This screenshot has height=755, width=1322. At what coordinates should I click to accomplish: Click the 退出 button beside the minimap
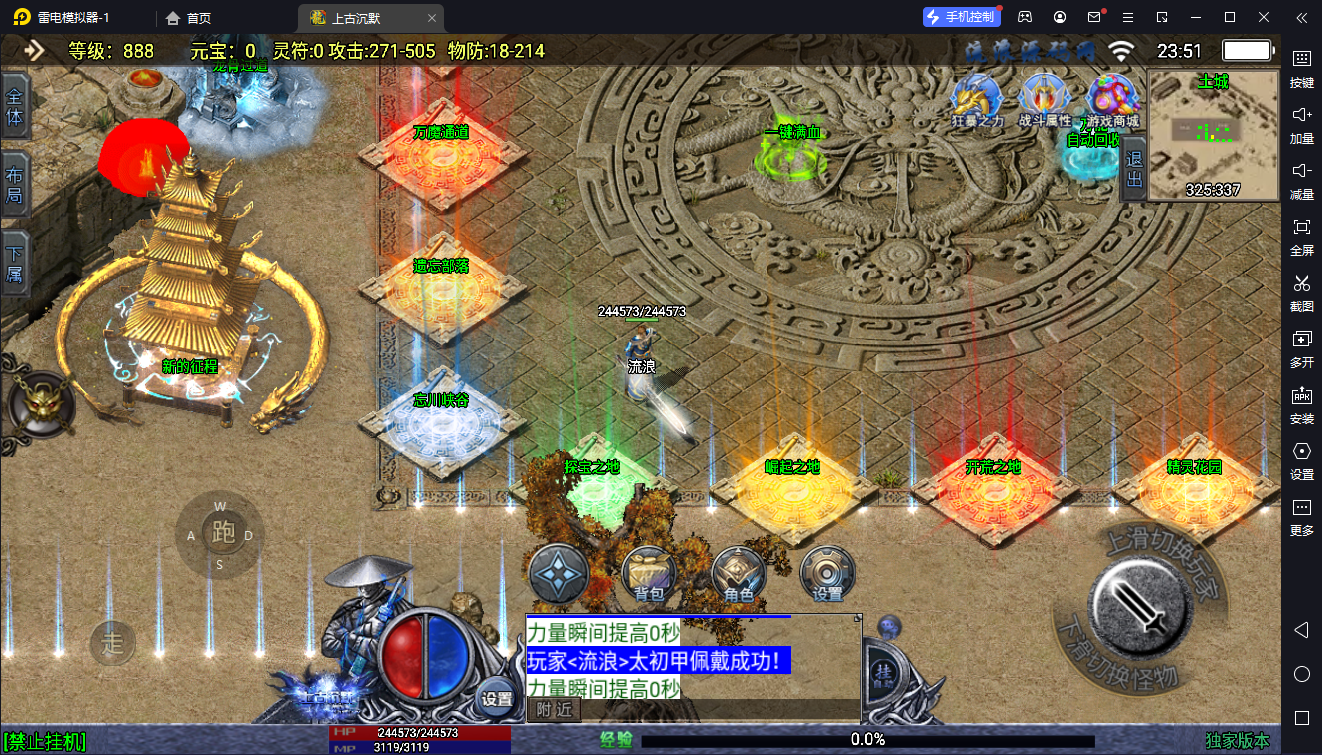coord(1134,169)
